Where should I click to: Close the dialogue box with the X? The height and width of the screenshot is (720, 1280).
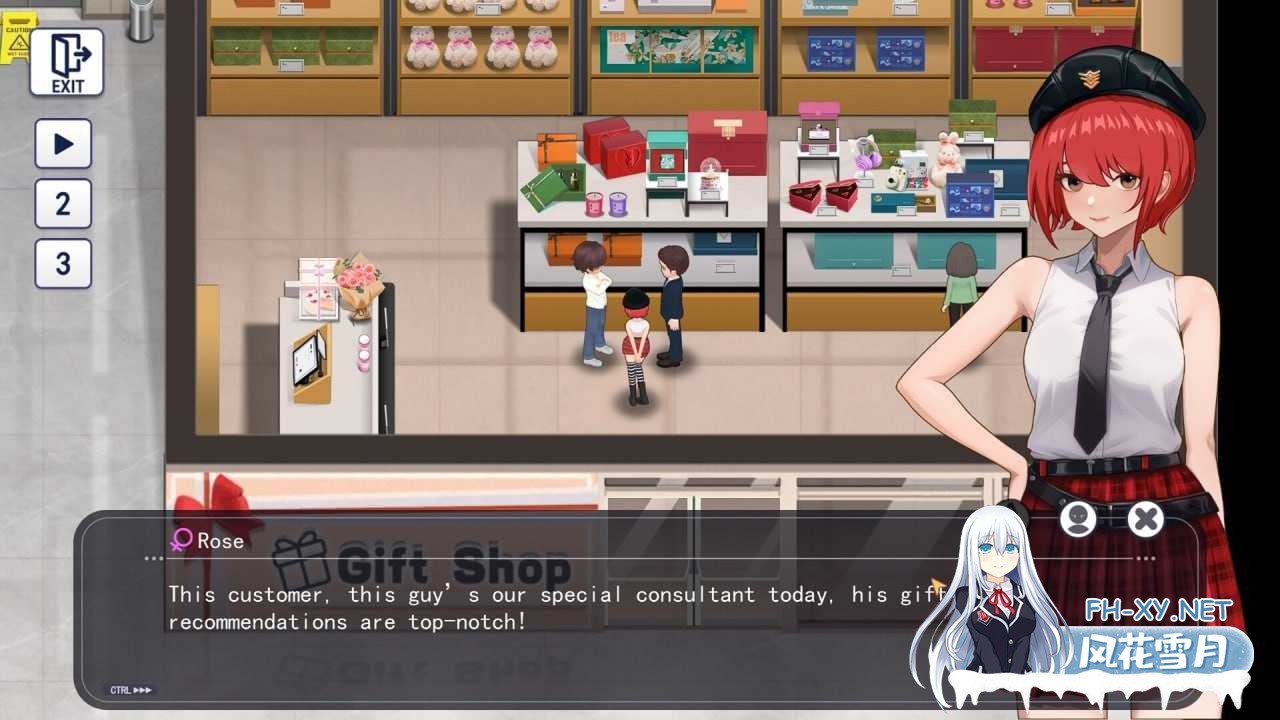(1145, 519)
